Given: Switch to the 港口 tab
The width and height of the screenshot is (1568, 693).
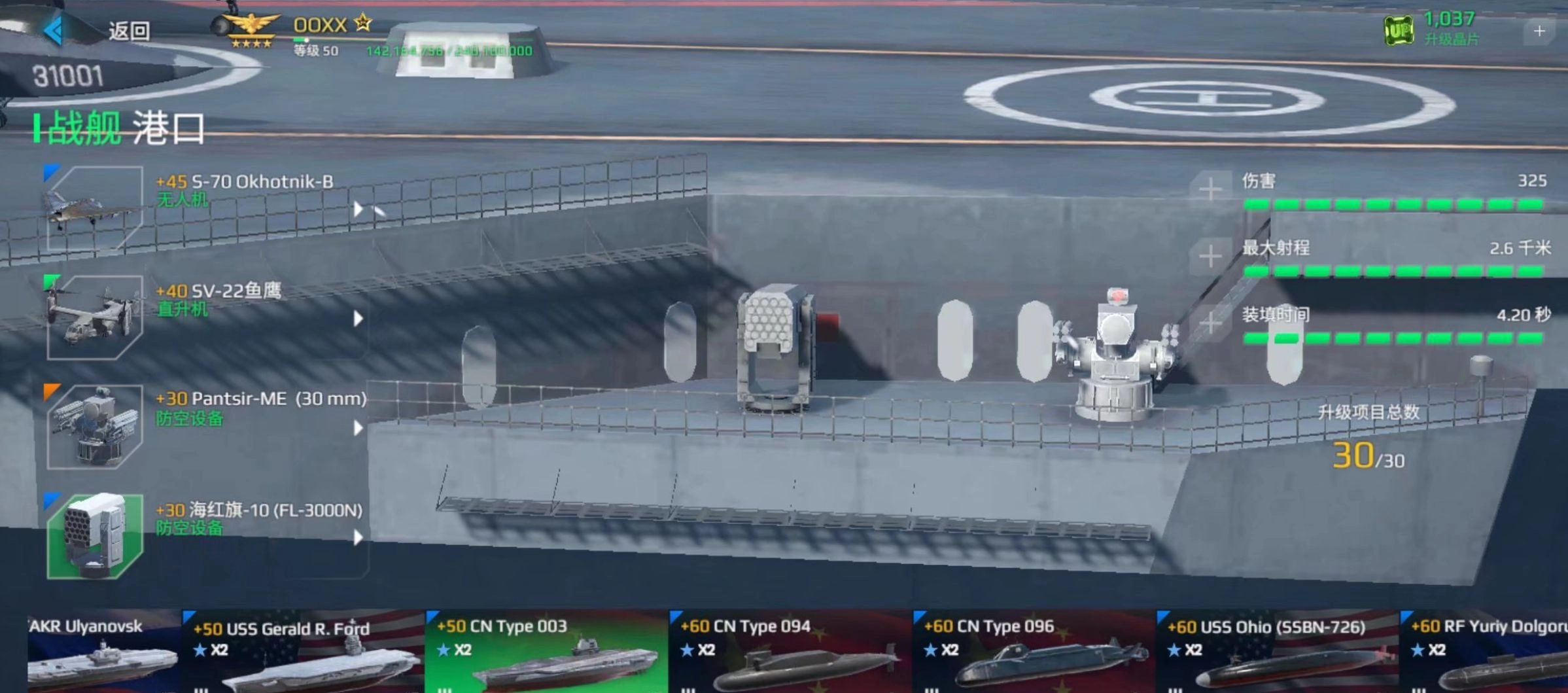Looking at the screenshot, I should tap(169, 128).
